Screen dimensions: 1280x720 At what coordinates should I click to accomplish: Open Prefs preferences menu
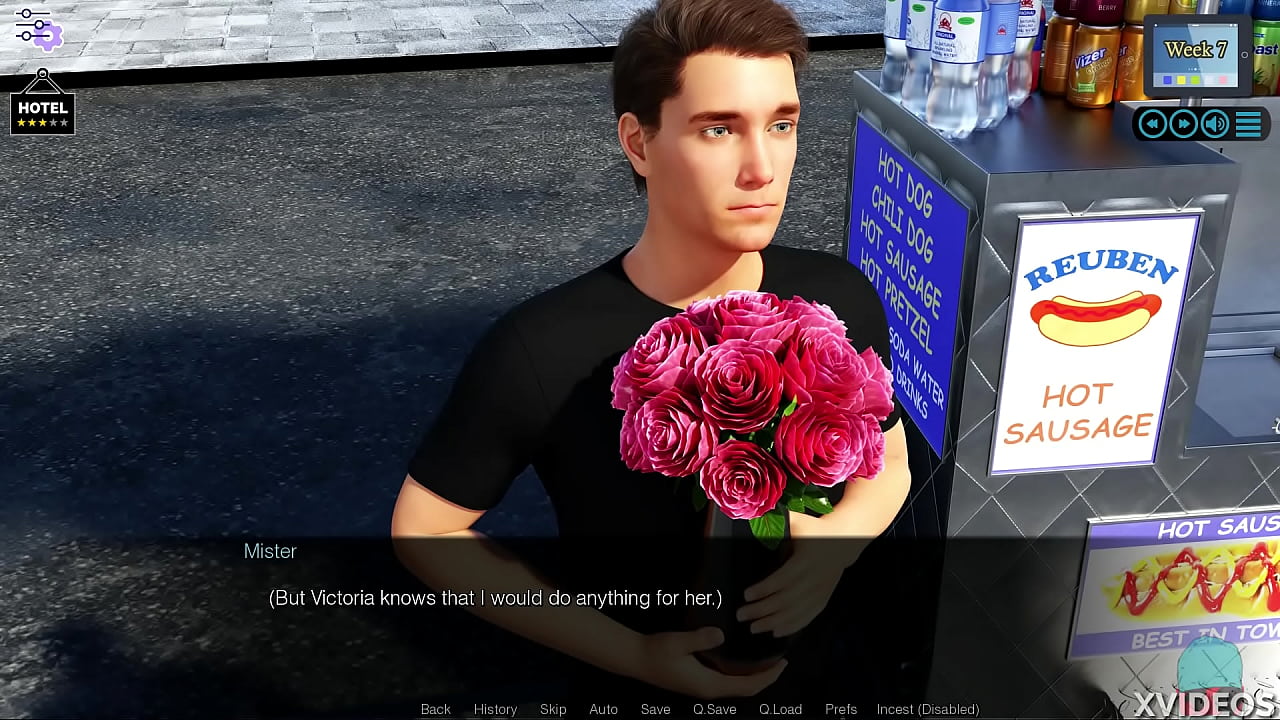(841, 709)
